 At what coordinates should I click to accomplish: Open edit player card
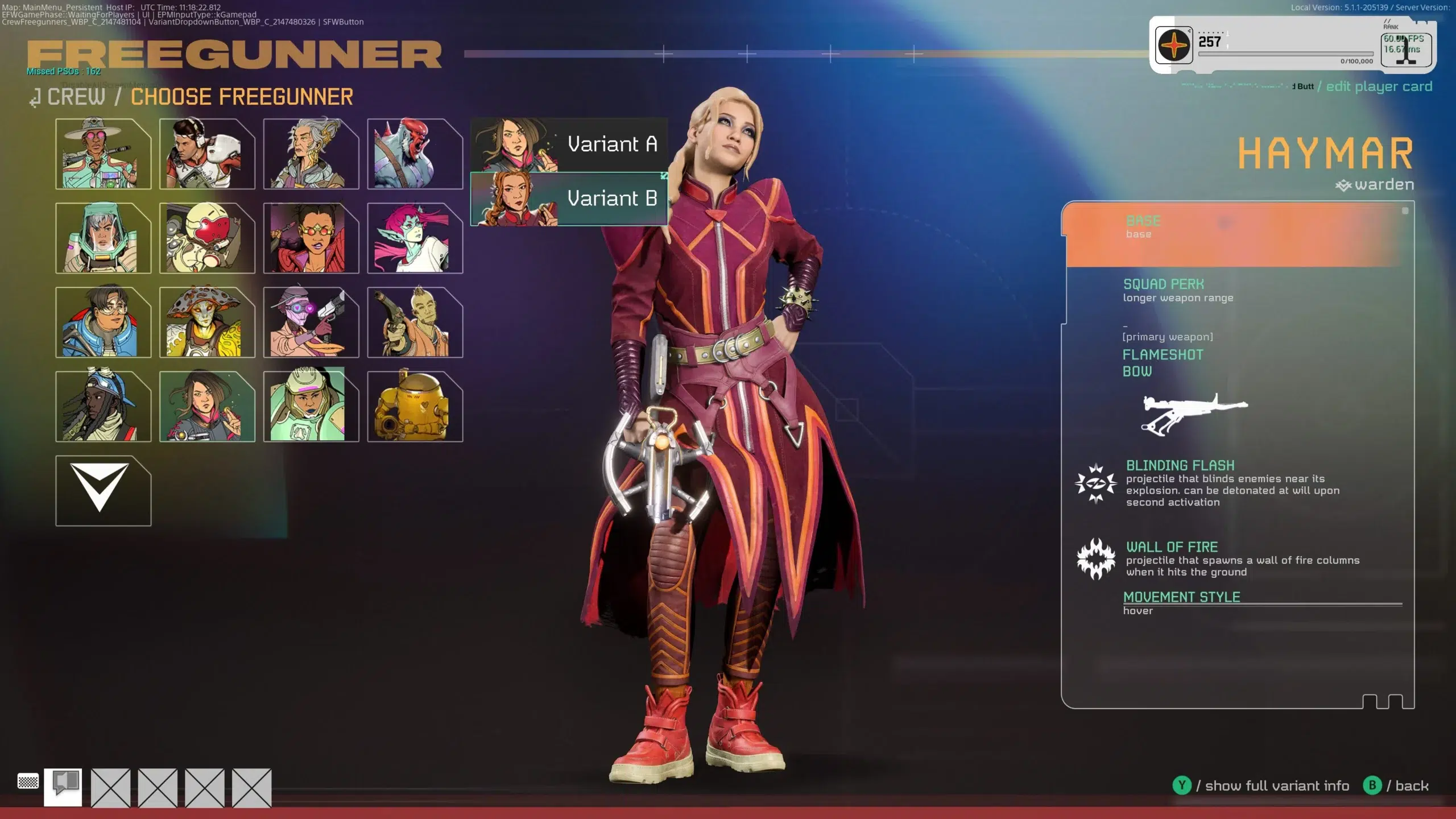1379,86
